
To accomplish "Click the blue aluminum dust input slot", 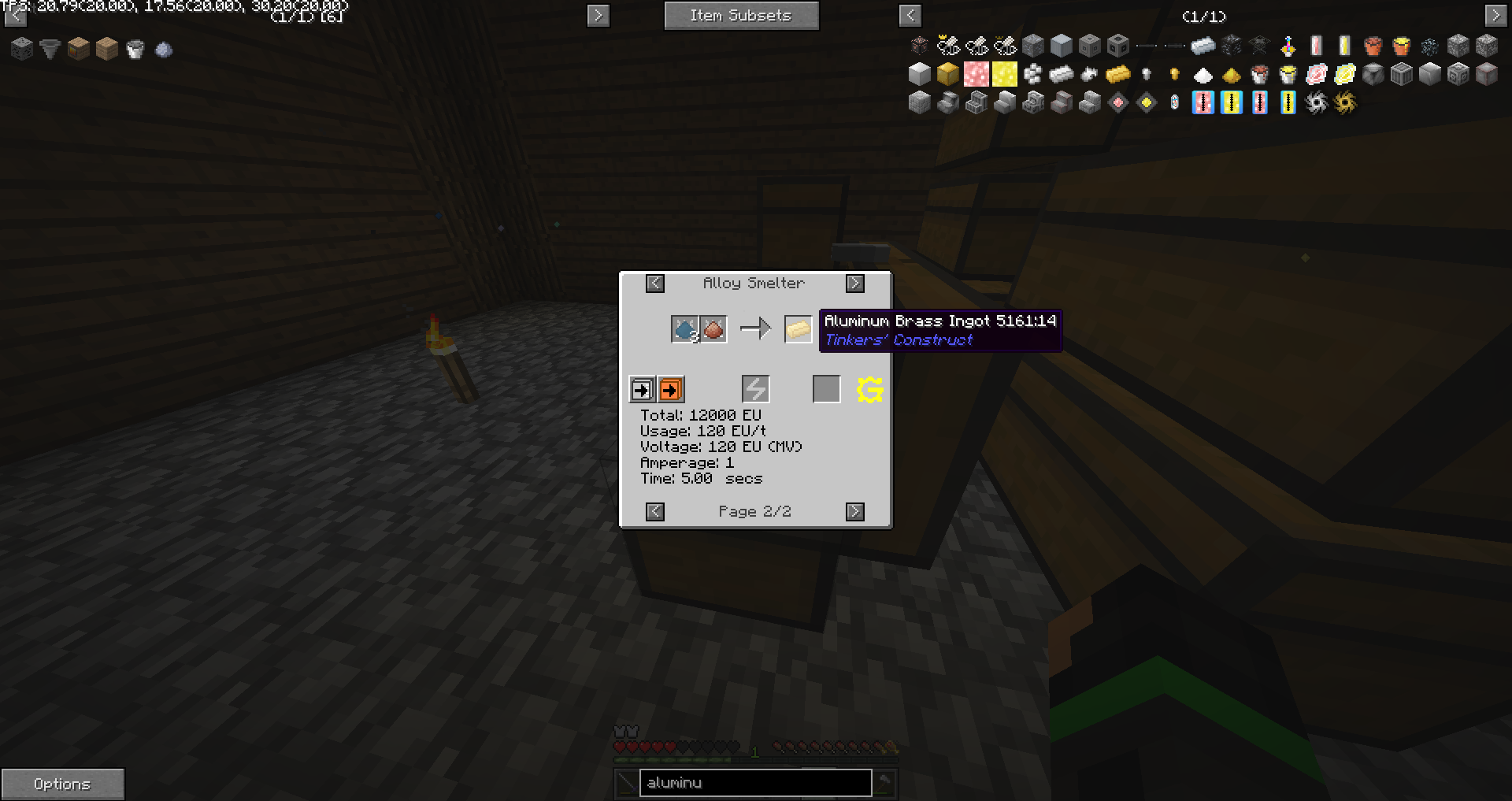I will pyautogui.click(x=684, y=329).
